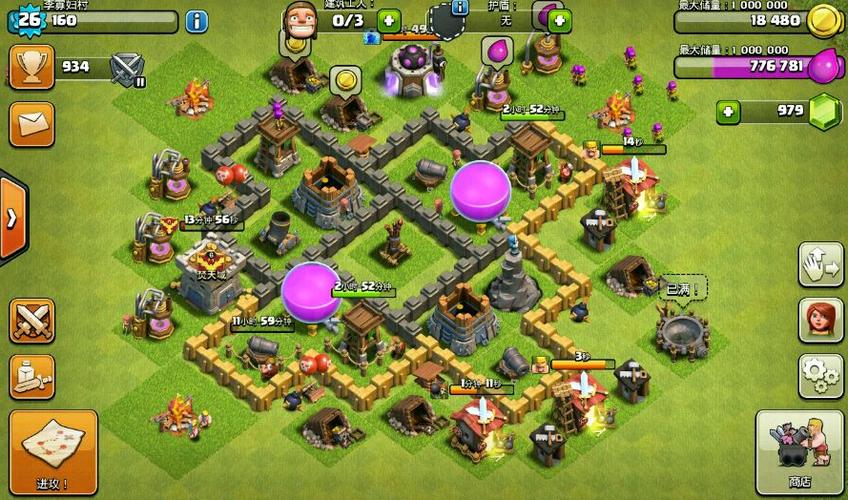Add a builder with the 0/3 plus button
The image size is (848, 500).
coord(387,20)
